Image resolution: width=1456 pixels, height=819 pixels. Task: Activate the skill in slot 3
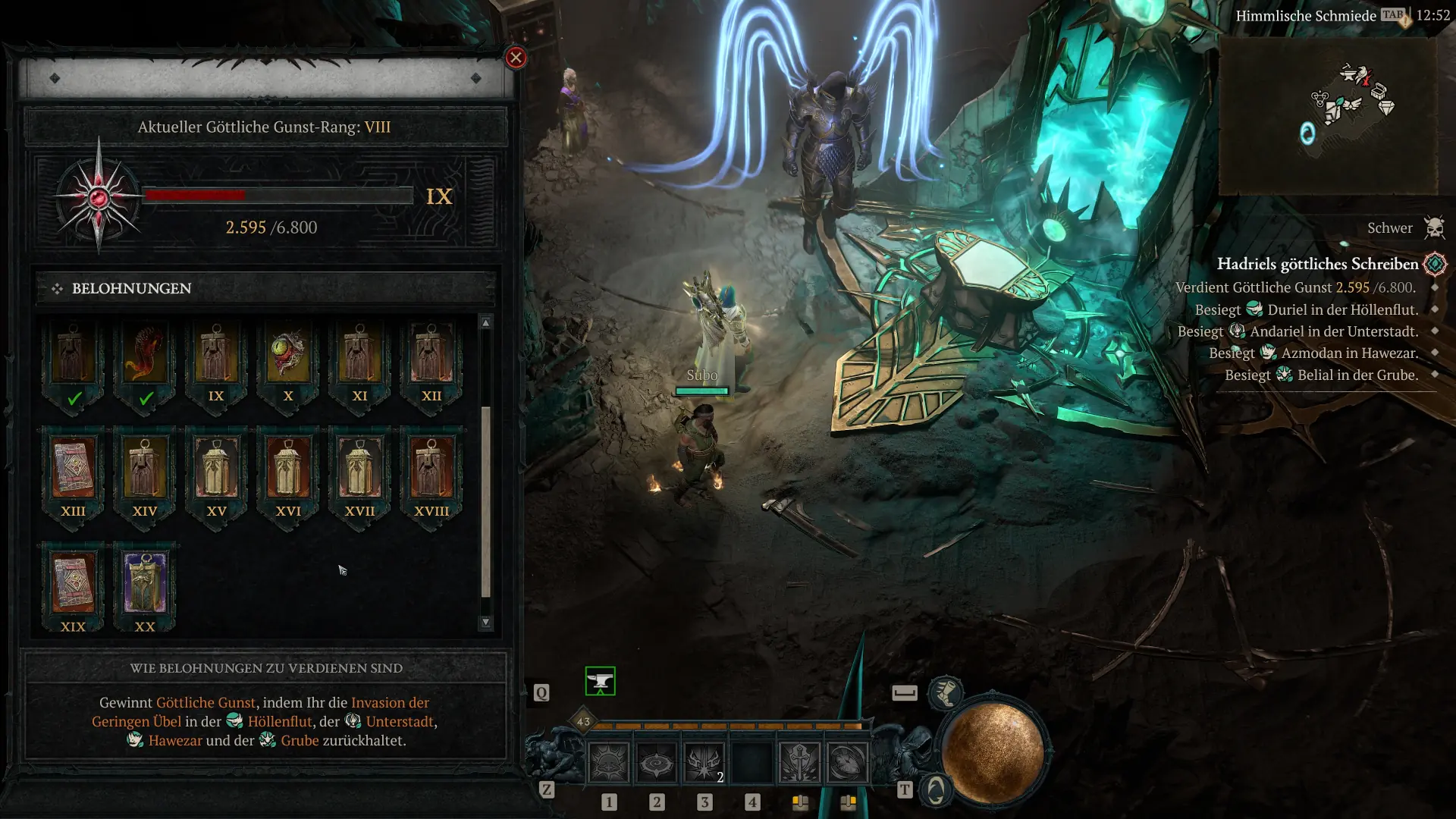705,762
